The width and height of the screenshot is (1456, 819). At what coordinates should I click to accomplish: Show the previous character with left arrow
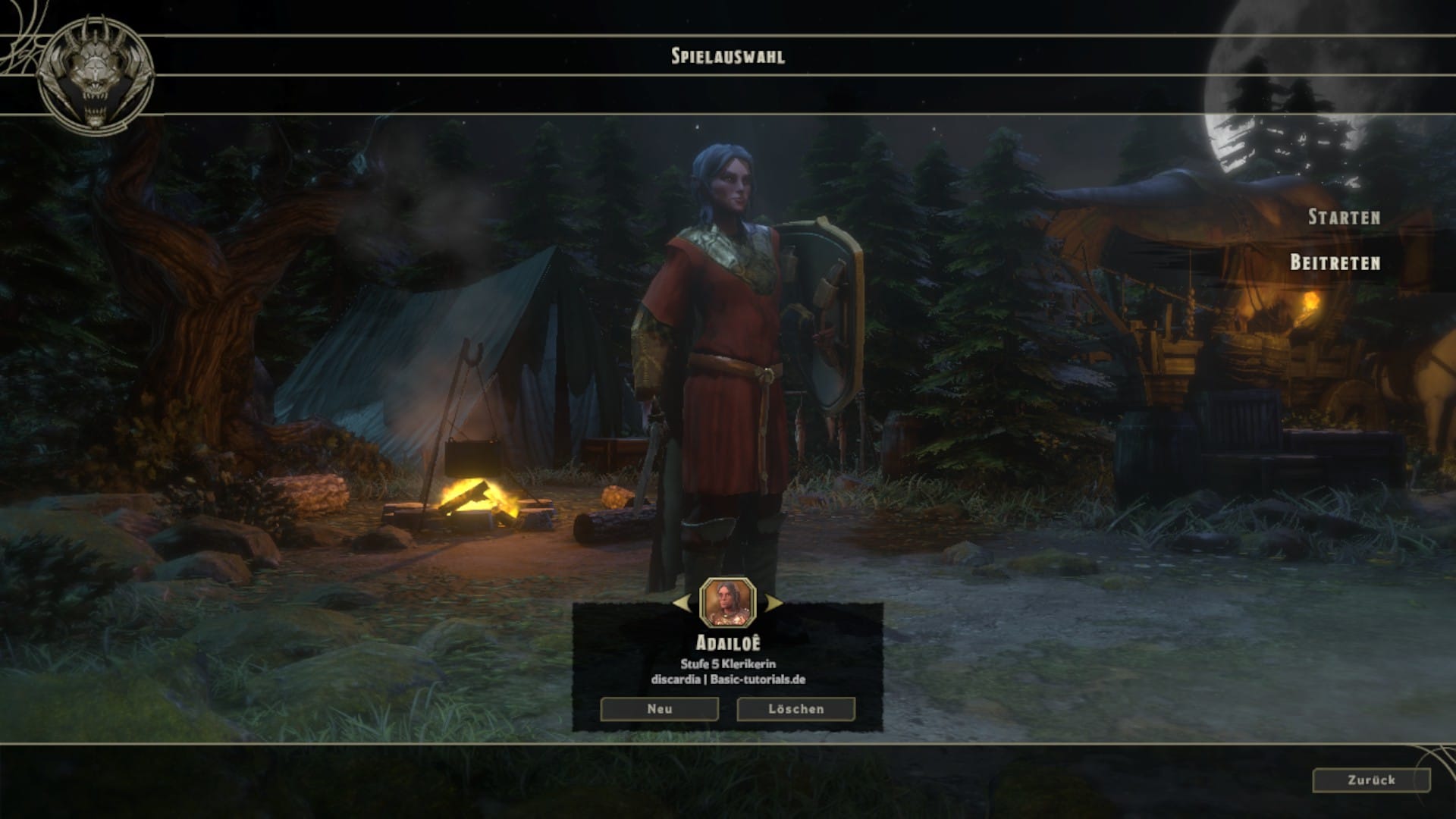point(682,603)
